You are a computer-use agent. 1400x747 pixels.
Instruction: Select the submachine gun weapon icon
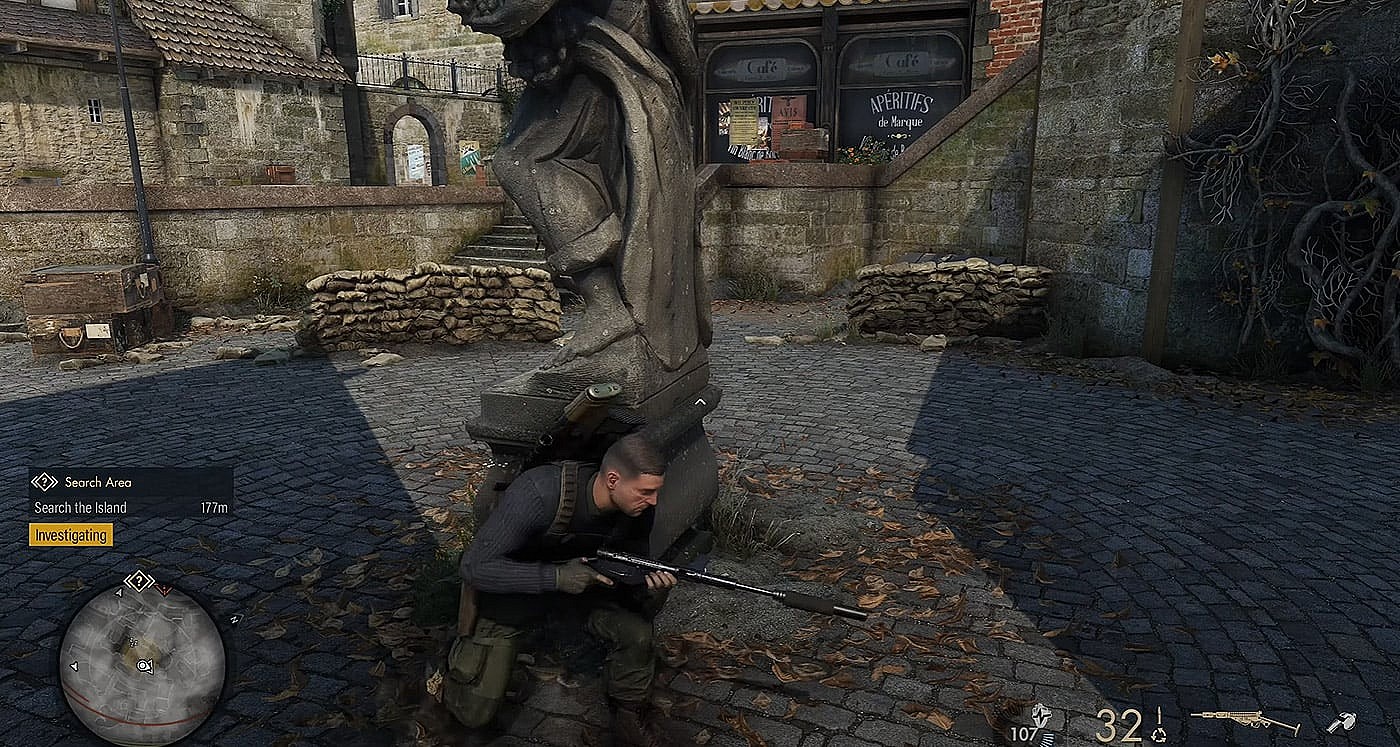(x=1243, y=720)
